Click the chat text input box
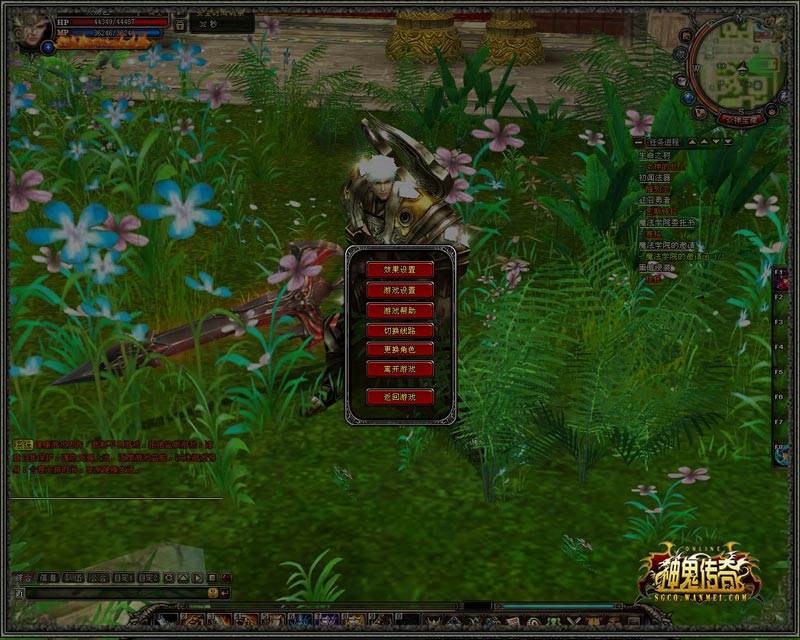Image resolution: width=800 pixels, height=640 pixels. point(108,593)
